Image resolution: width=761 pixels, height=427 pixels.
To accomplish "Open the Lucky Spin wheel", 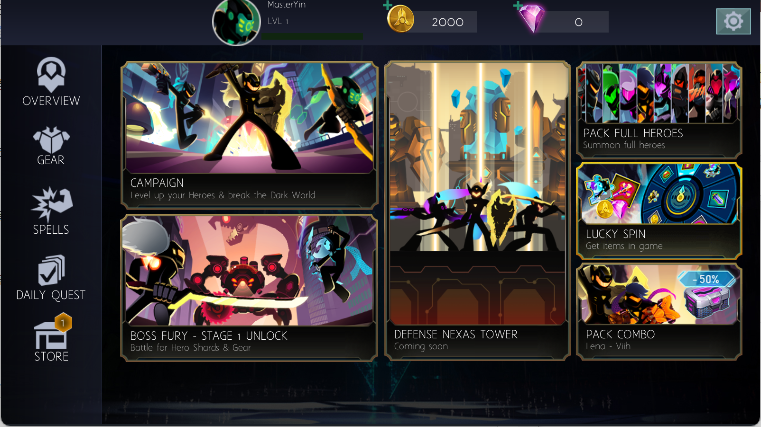I will coord(659,209).
